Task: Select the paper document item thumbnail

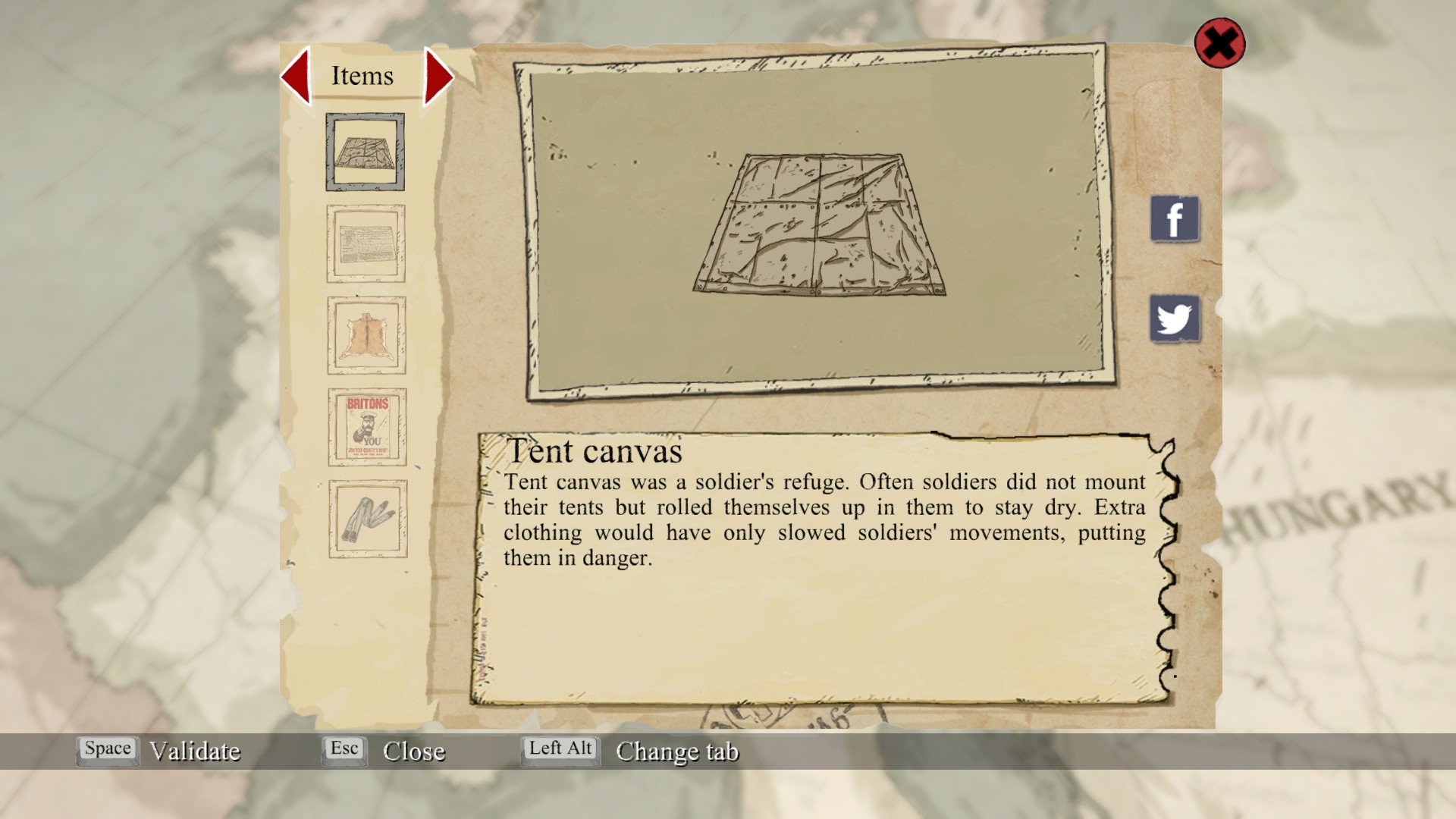Action: coord(366,243)
